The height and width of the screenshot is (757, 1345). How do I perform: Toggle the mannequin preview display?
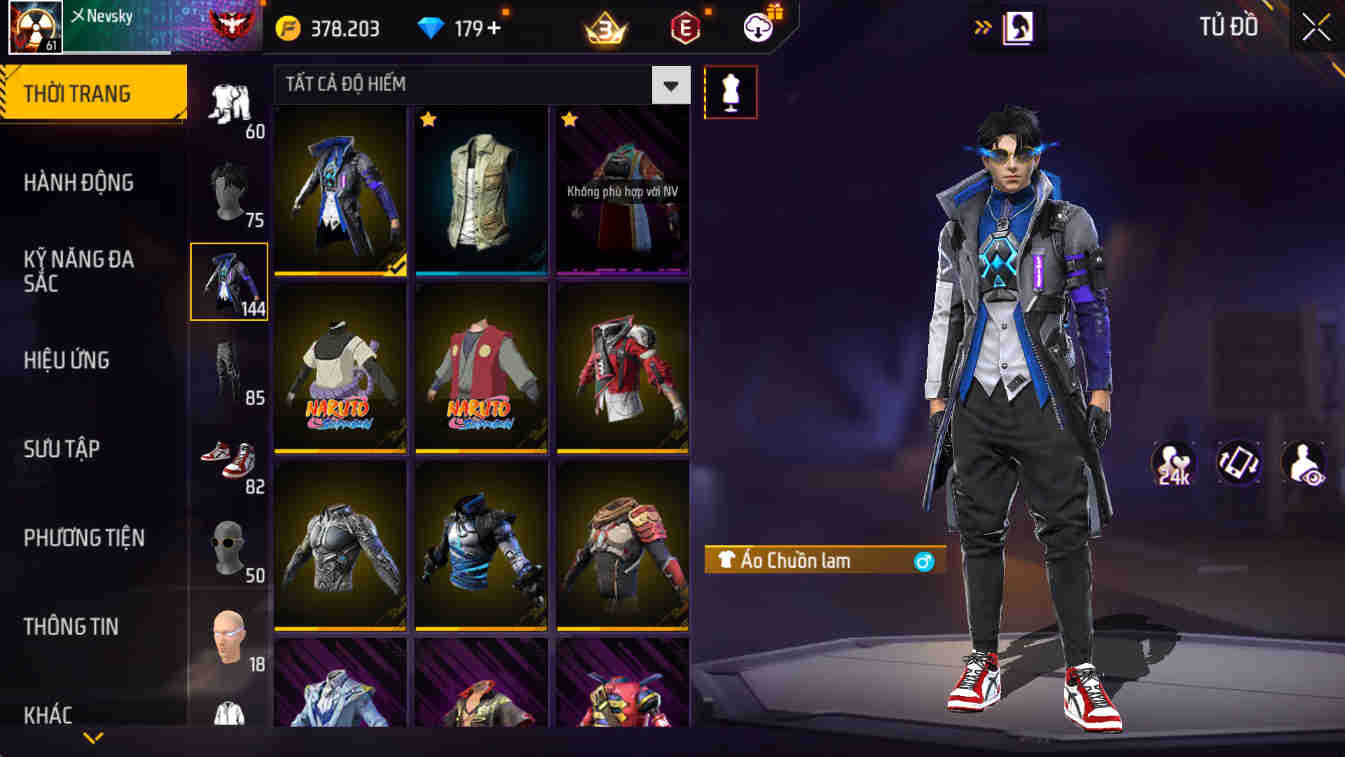click(731, 91)
